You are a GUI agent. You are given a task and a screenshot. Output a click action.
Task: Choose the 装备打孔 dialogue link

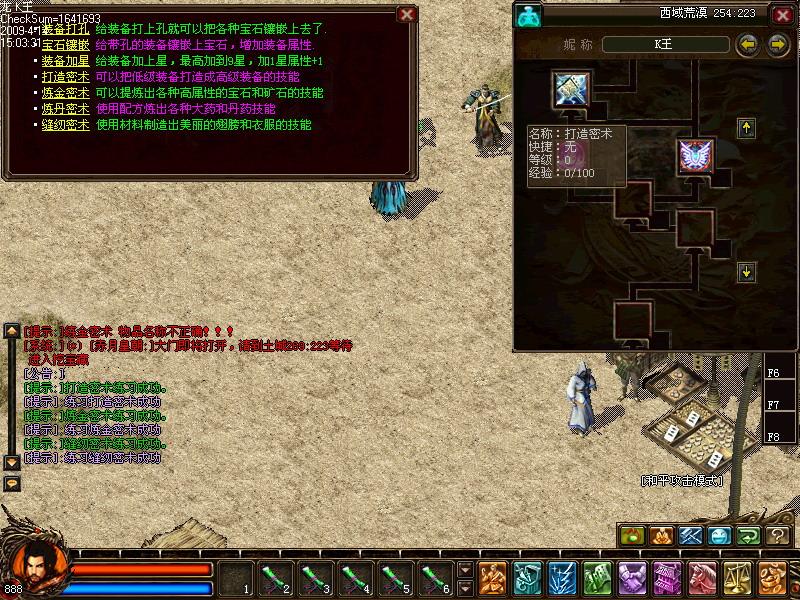coord(66,30)
